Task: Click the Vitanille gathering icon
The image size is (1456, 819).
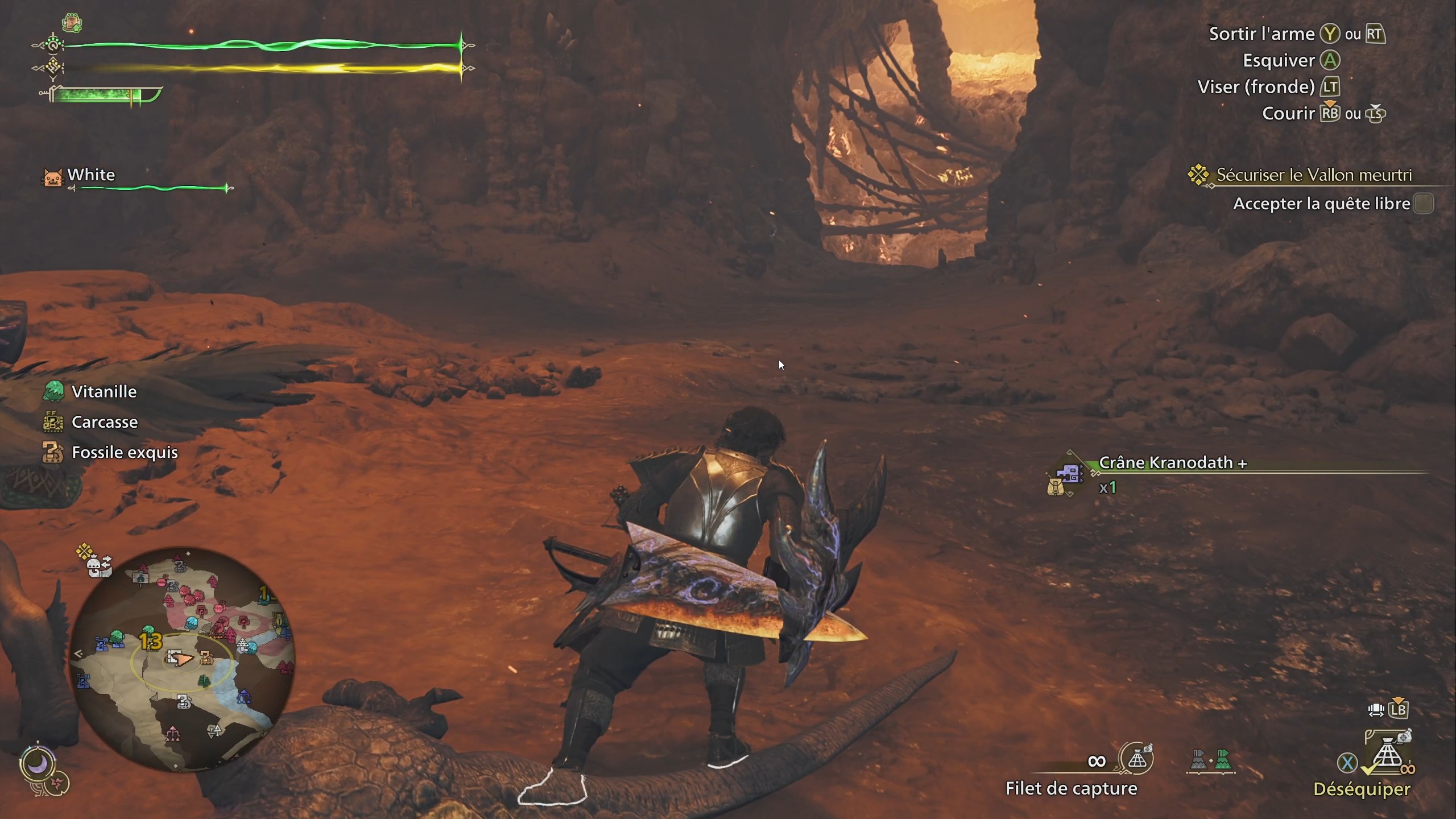Action: (53, 391)
